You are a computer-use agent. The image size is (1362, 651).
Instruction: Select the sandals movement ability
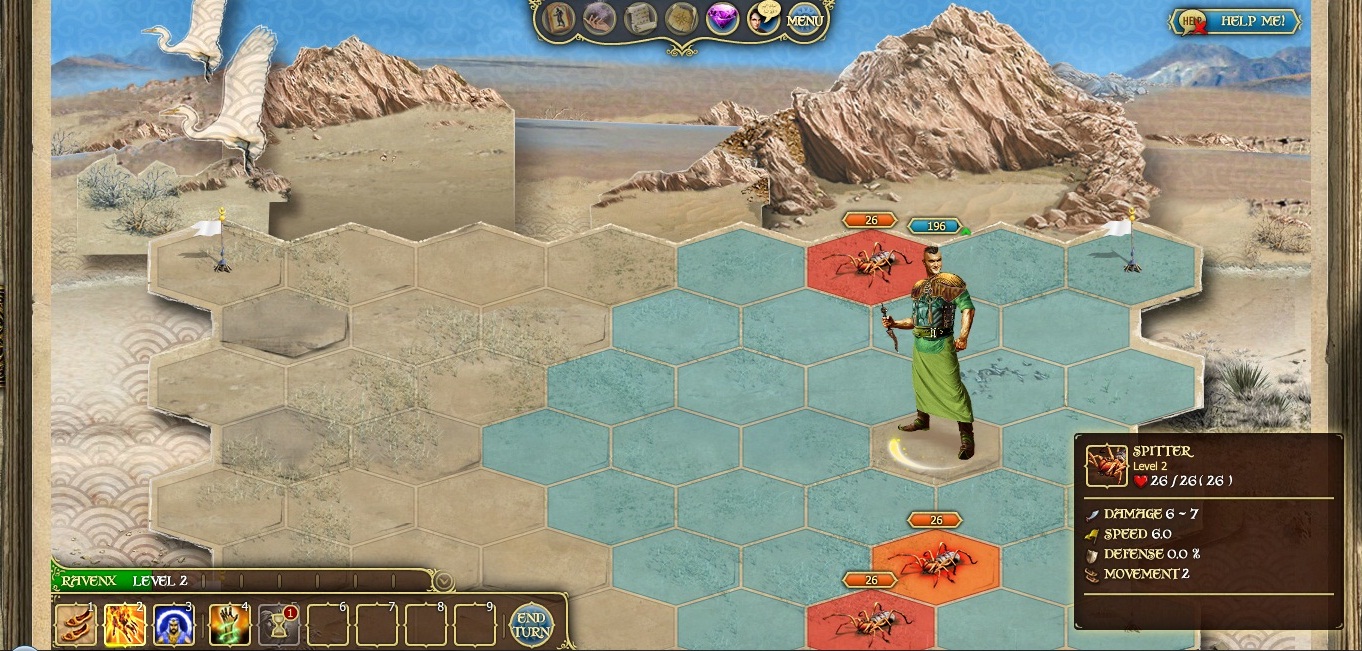(x=76, y=626)
